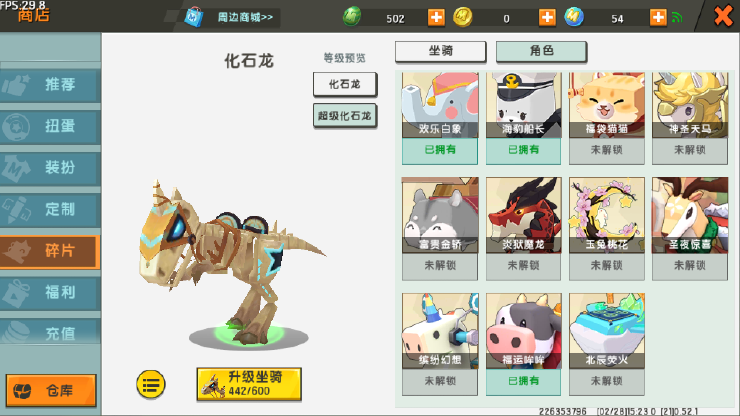Select the 定制 category

[x=51, y=210]
